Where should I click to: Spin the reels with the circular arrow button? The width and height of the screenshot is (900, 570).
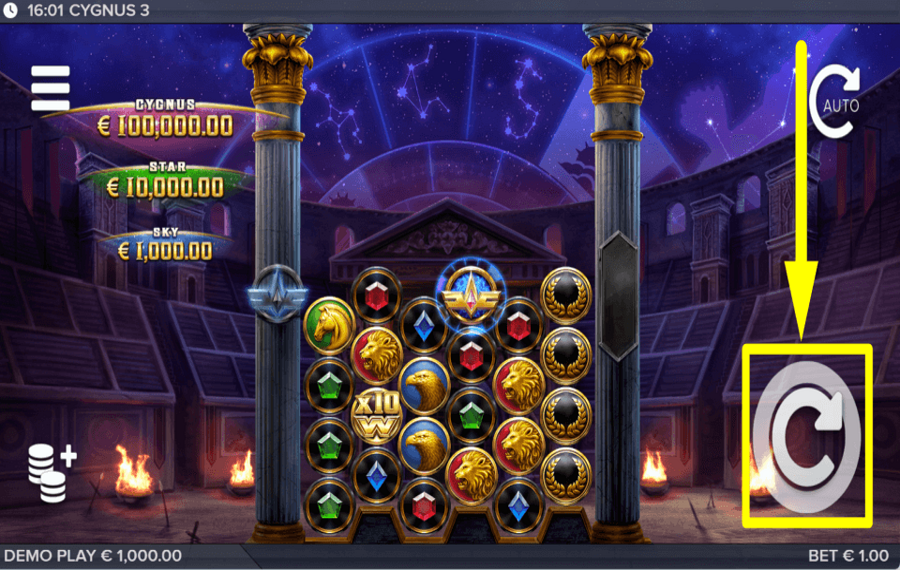pos(807,435)
